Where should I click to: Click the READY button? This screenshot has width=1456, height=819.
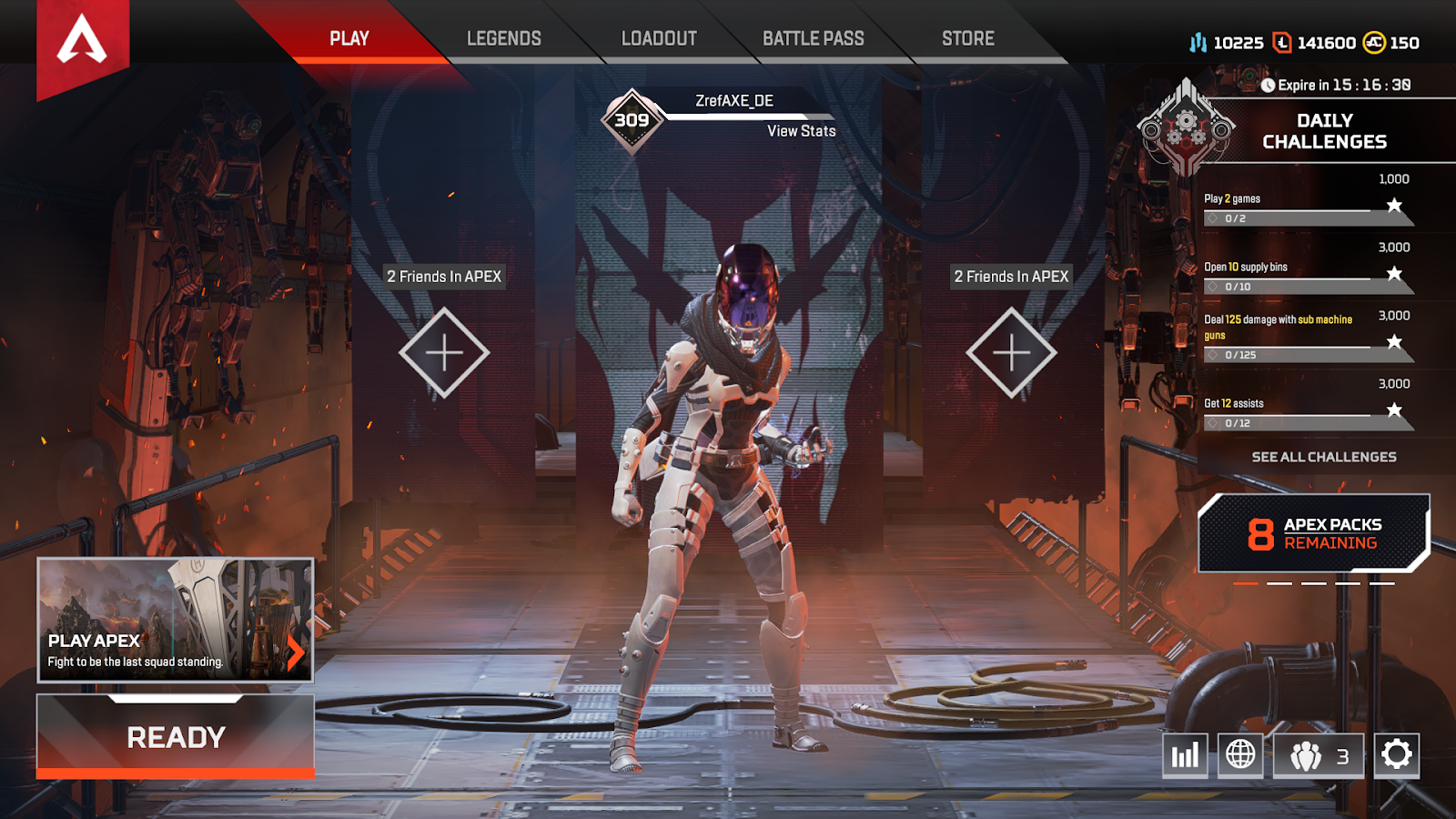click(177, 737)
